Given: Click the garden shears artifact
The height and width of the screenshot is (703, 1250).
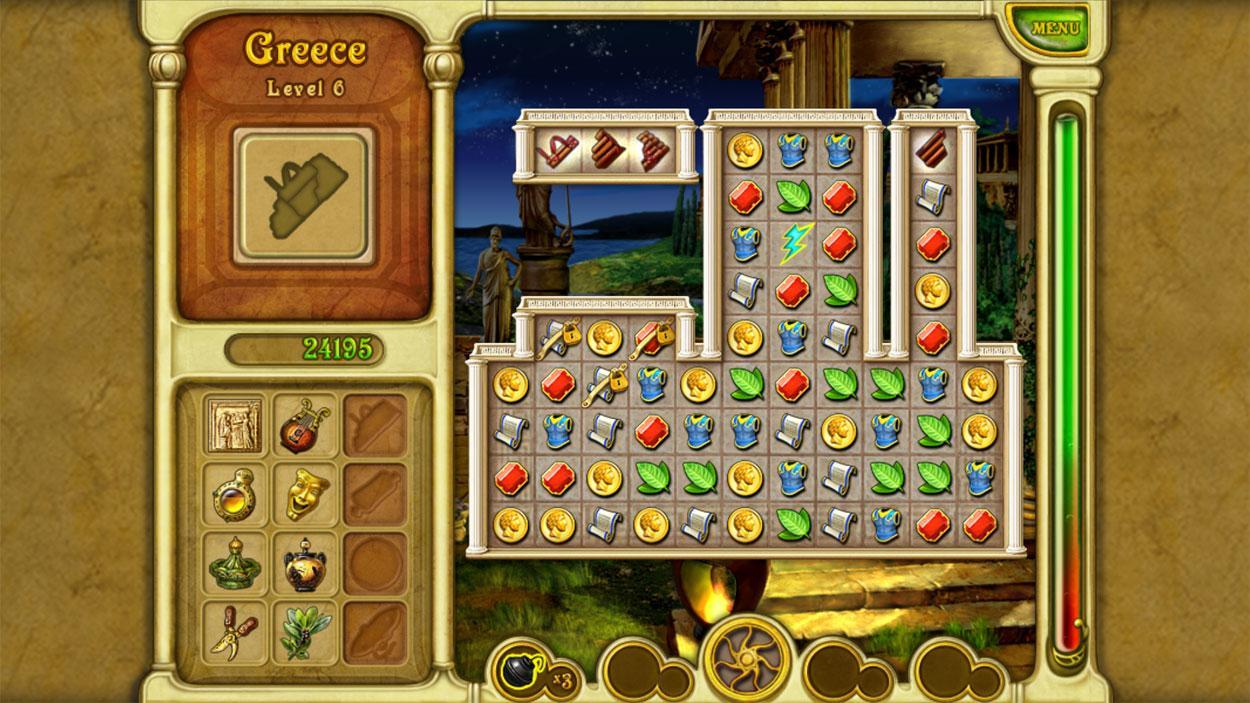Looking at the screenshot, I should (234, 632).
